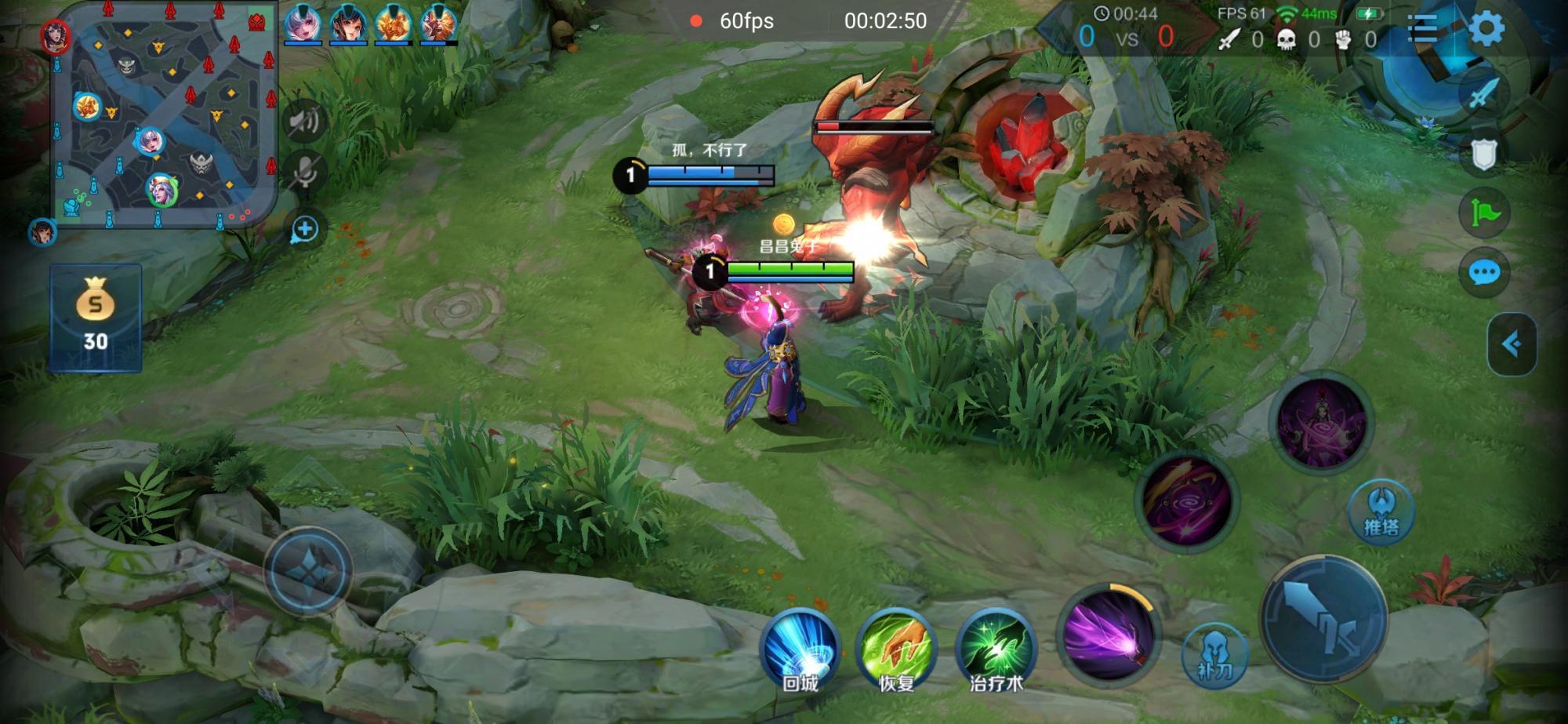Collapse panel with the blue arrow button
The width and height of the screenshot is (1568, 724).
[1512, 344]
